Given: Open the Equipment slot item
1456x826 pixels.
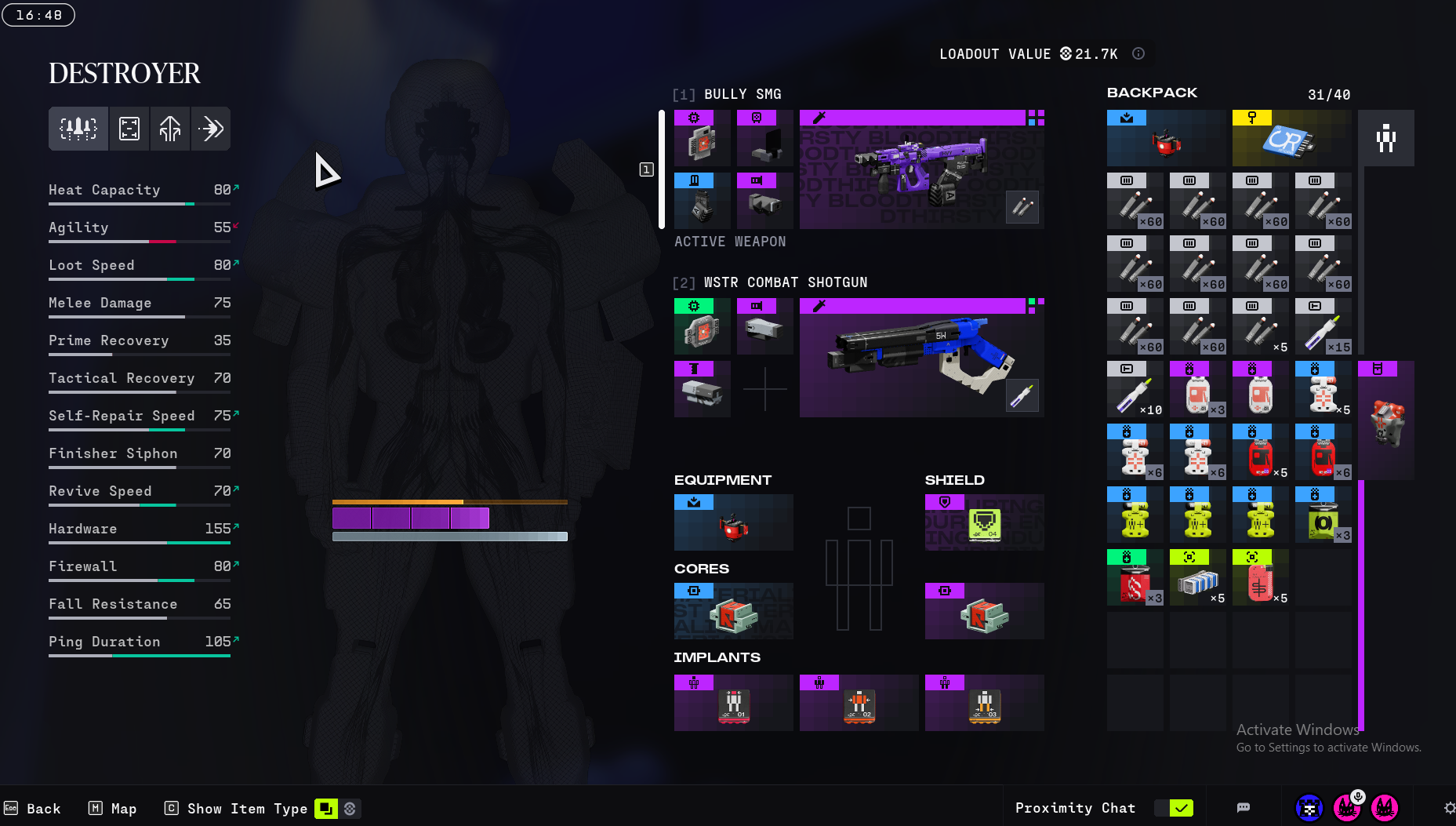Looking at the screenshot, I should coord(733,522).
